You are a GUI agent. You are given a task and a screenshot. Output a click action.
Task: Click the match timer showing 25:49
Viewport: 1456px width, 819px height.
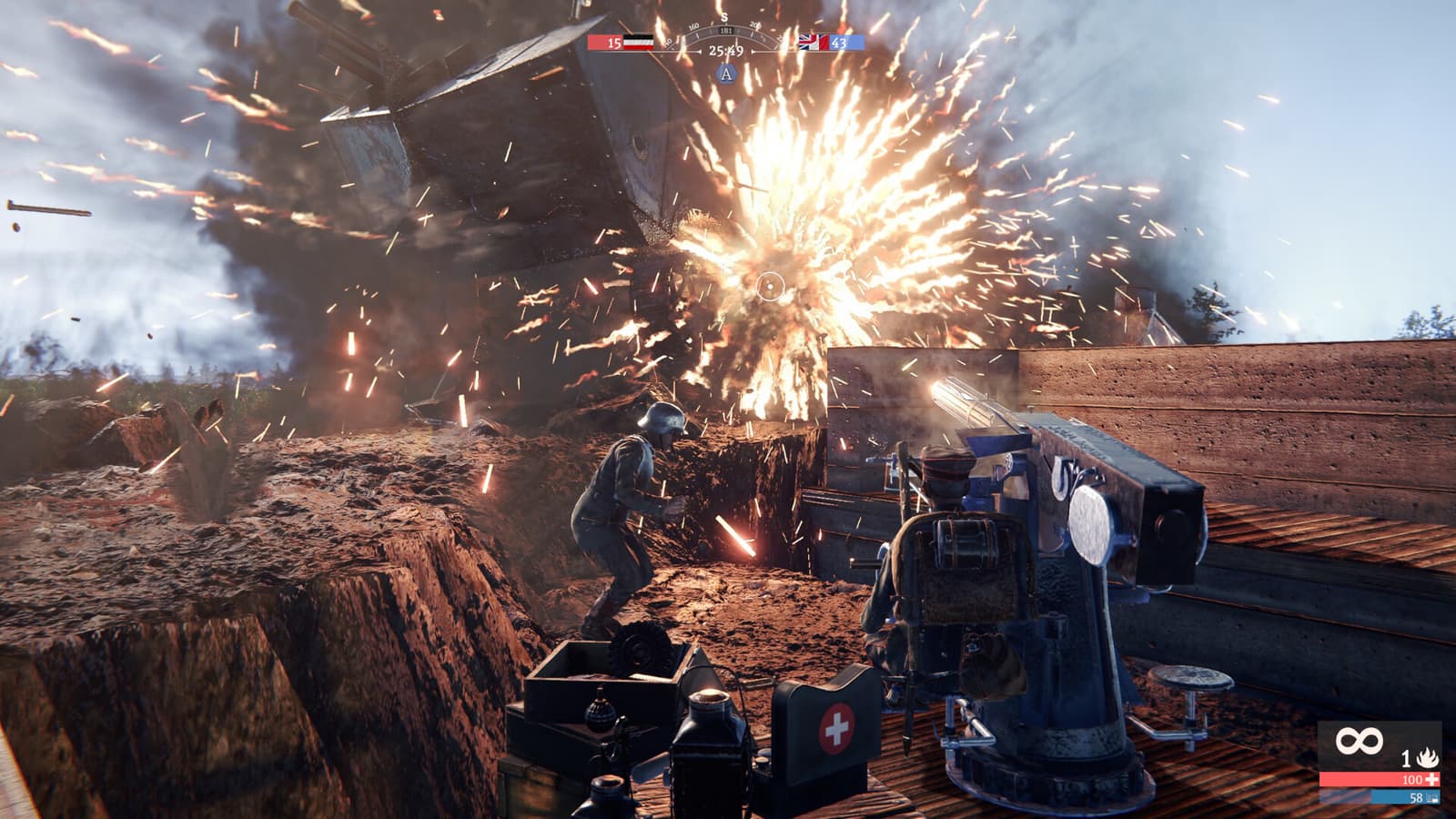(x=726, y=51)
